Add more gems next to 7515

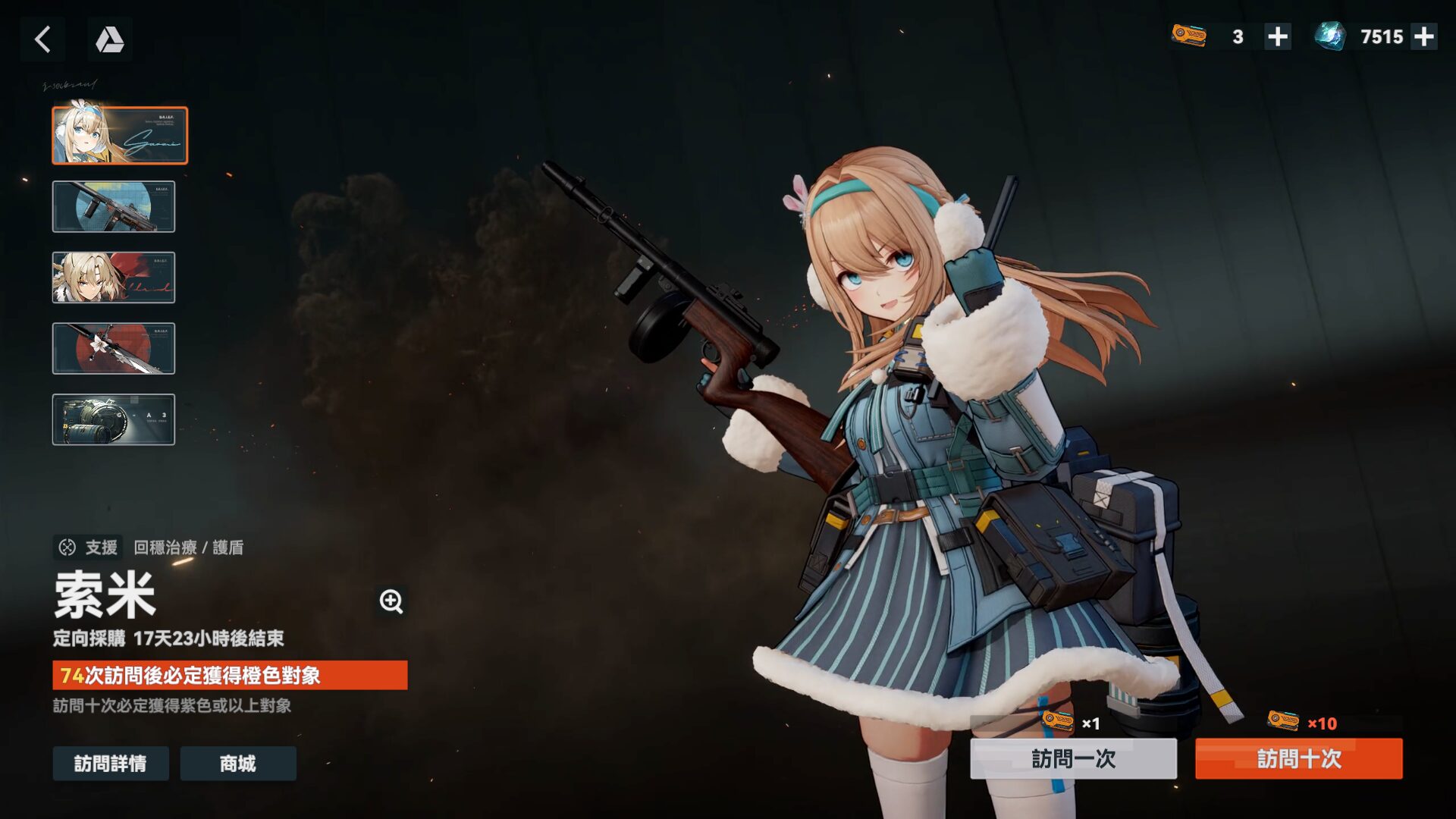tap(1423, 36)
